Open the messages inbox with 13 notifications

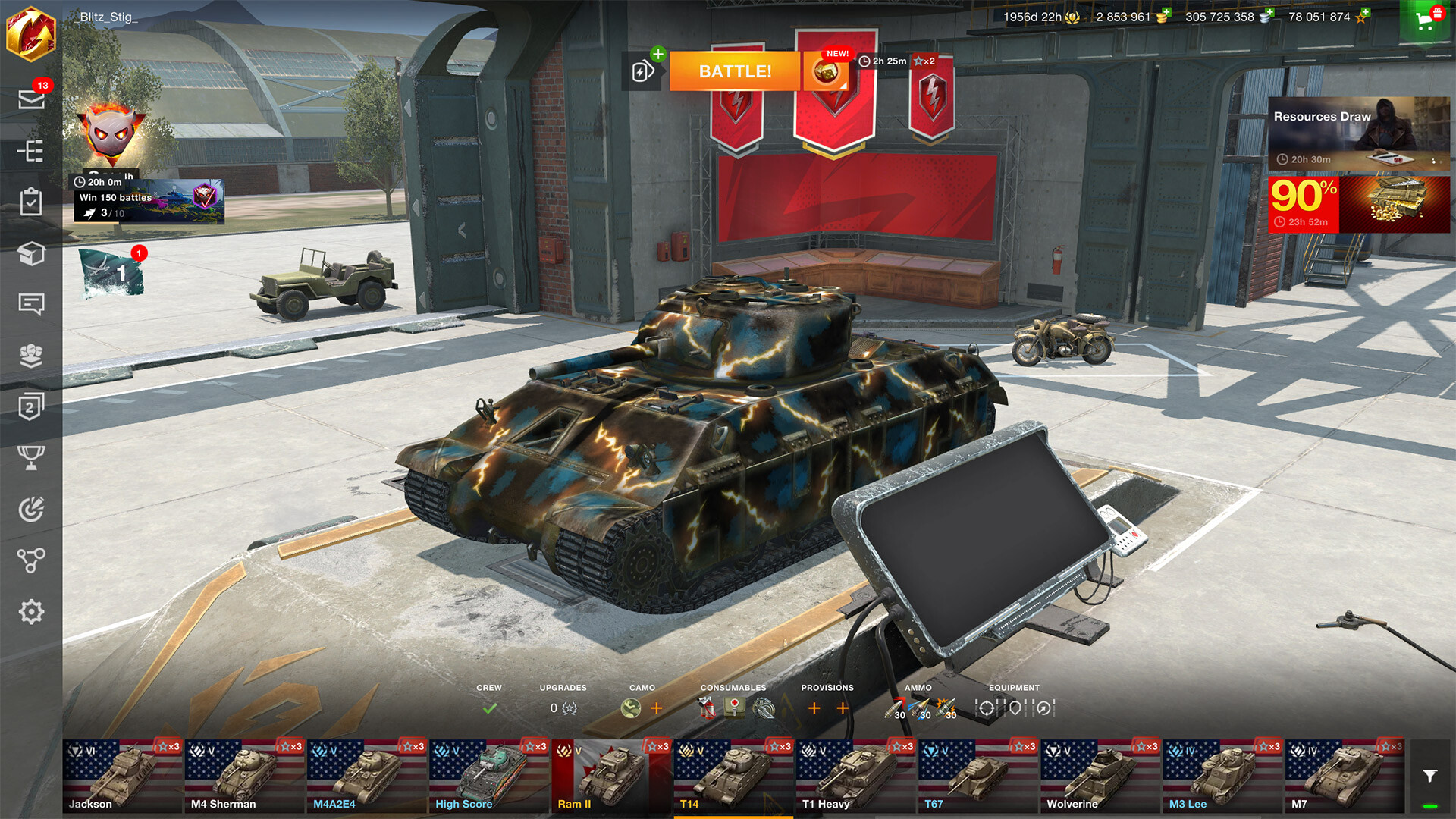tap(31, 101)
